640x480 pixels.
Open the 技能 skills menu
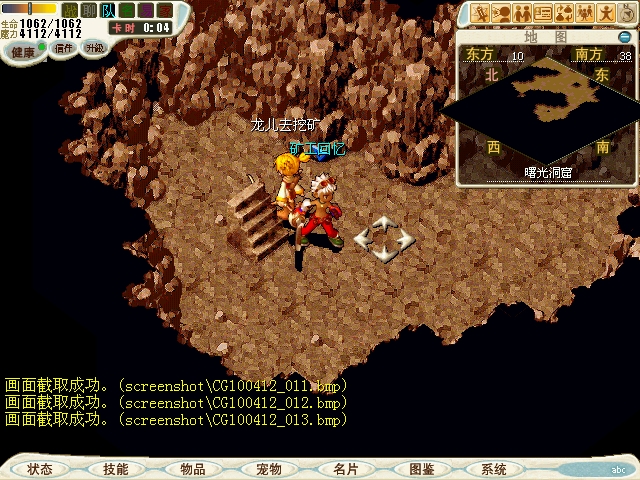point(115,468)
